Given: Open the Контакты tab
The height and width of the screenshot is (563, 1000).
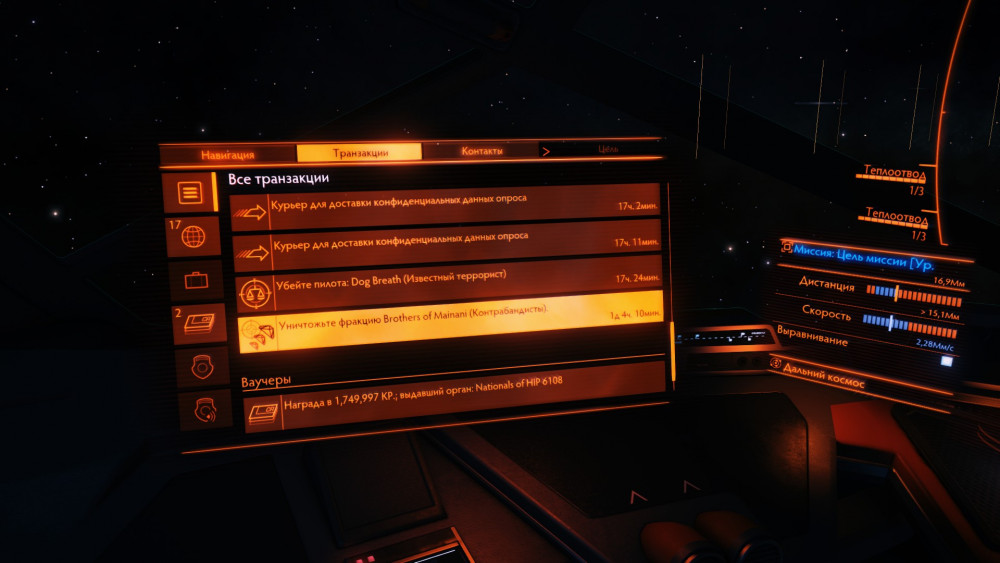Looking at the screenshot, I should coord(481,151).
